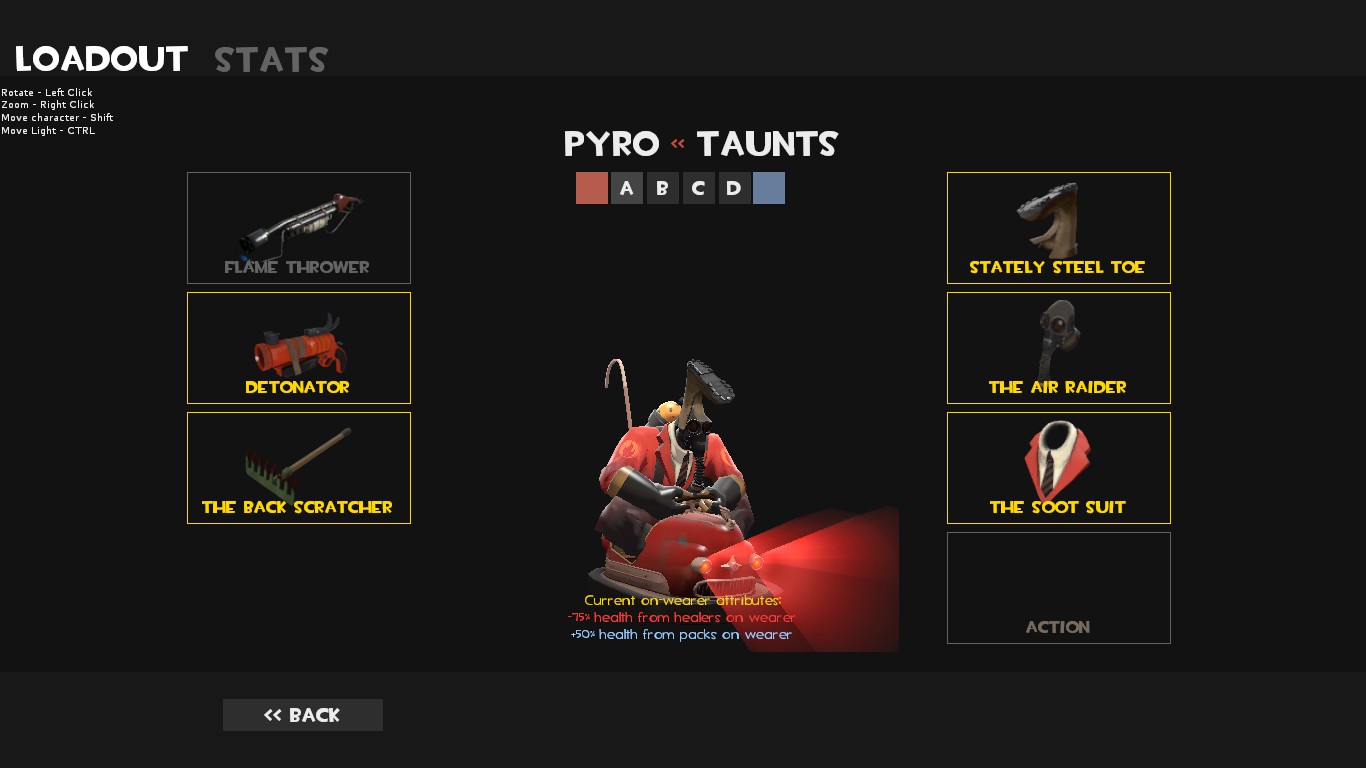
Task: Select The Back Scratcher melee slot
Action: [298, 467]
